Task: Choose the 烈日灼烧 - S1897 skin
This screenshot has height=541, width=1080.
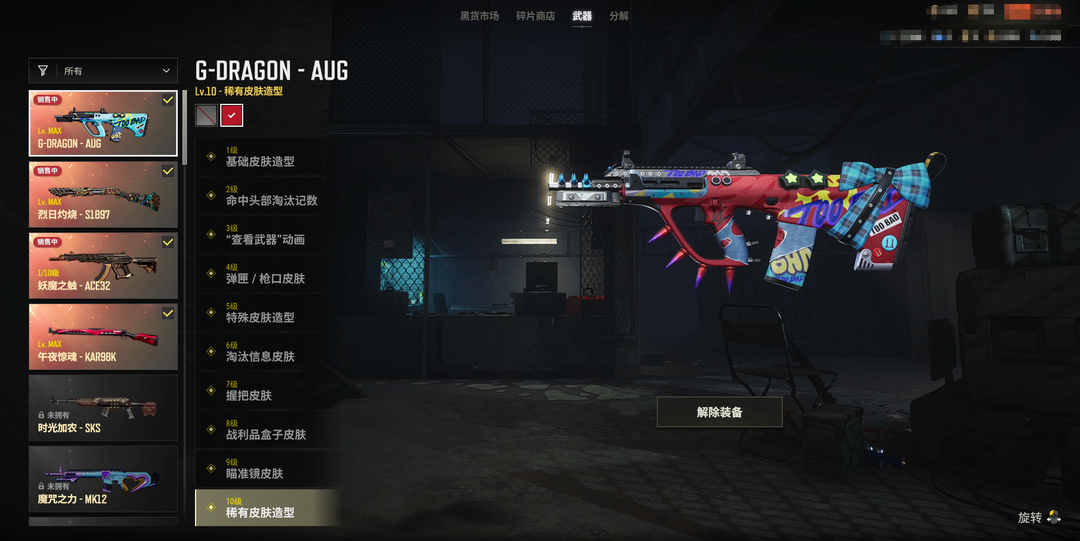Action: pos(104,195)
